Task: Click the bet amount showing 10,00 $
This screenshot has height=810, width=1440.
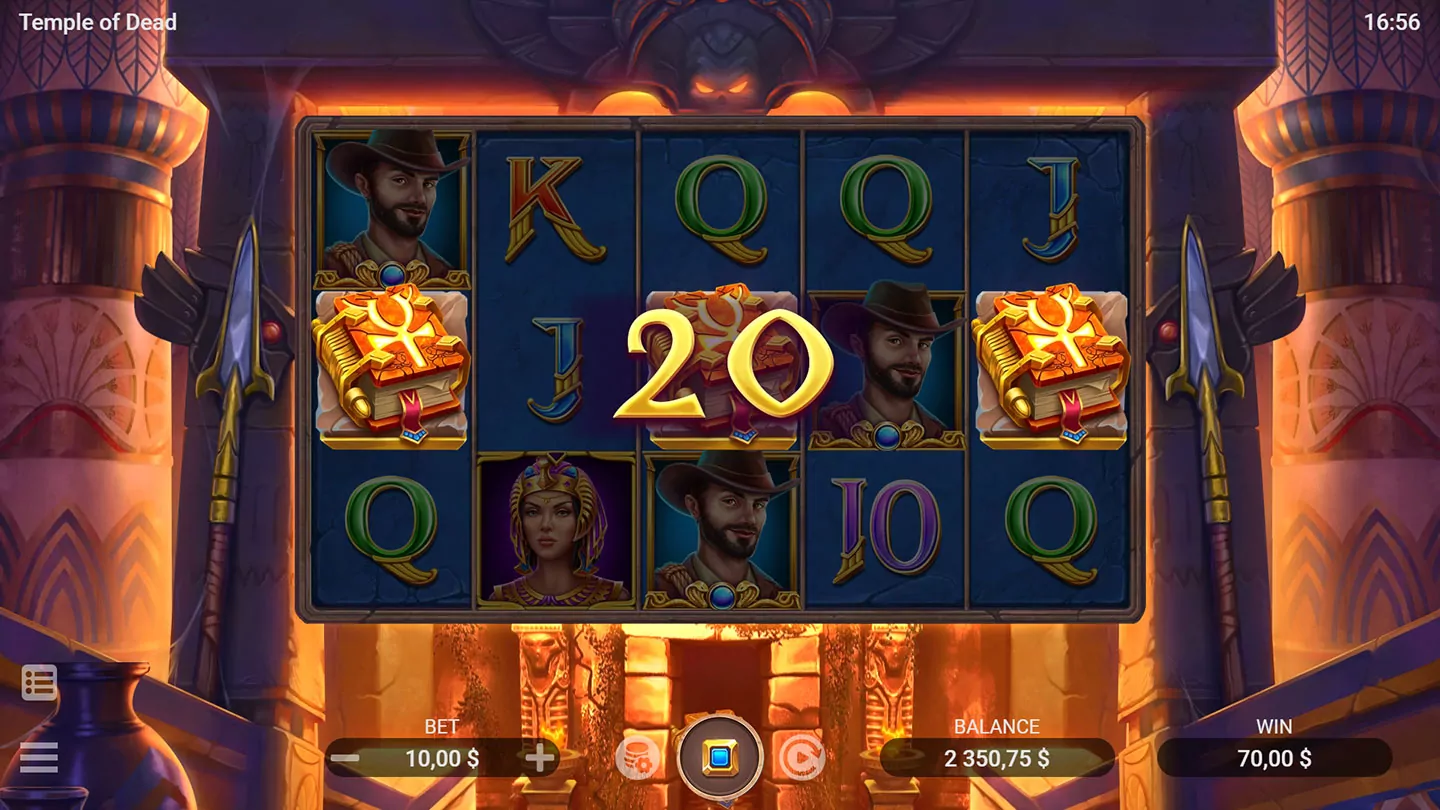Action: (443, 758)
